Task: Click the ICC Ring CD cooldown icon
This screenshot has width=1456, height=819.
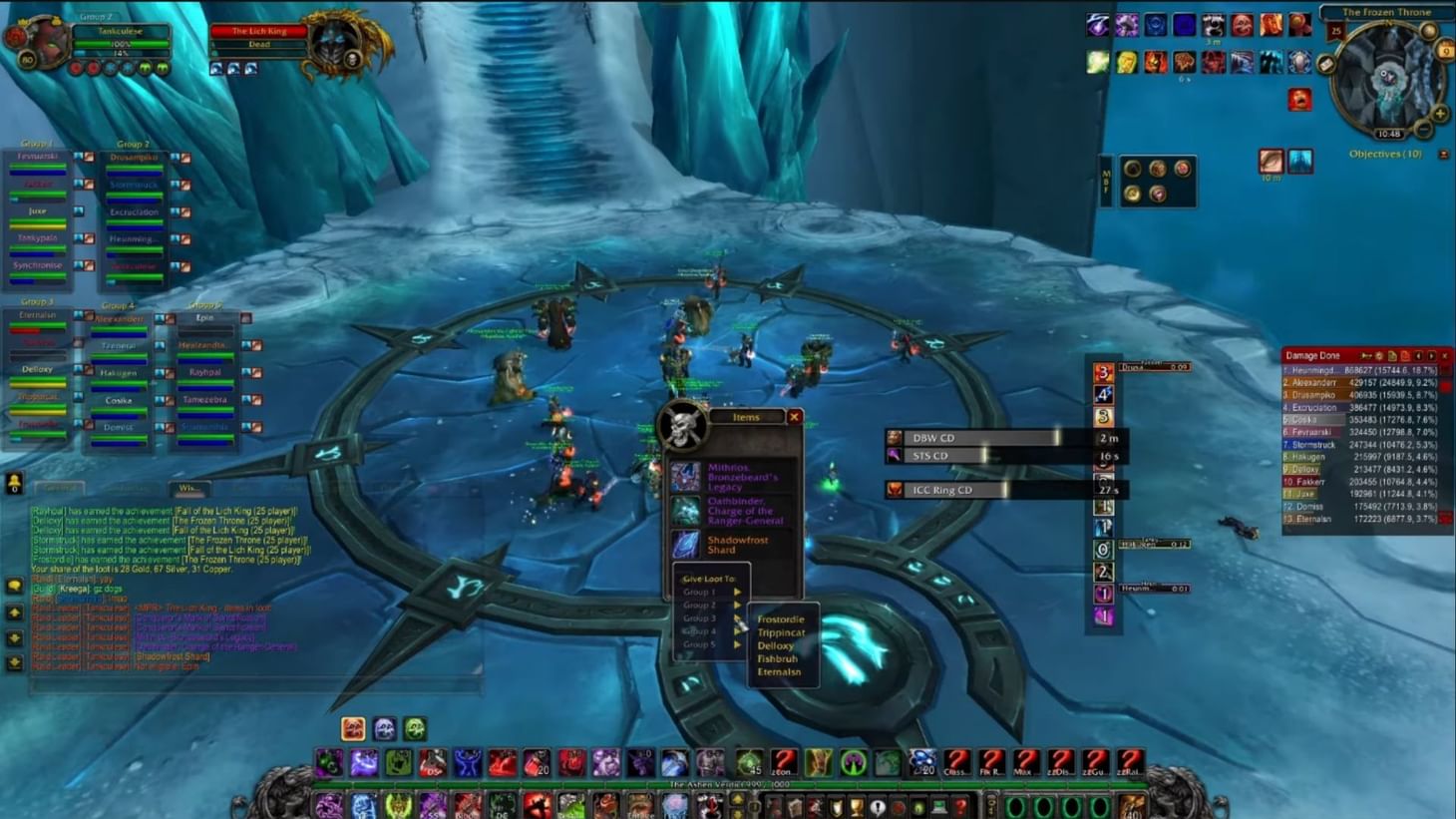Action: (896, 490)
